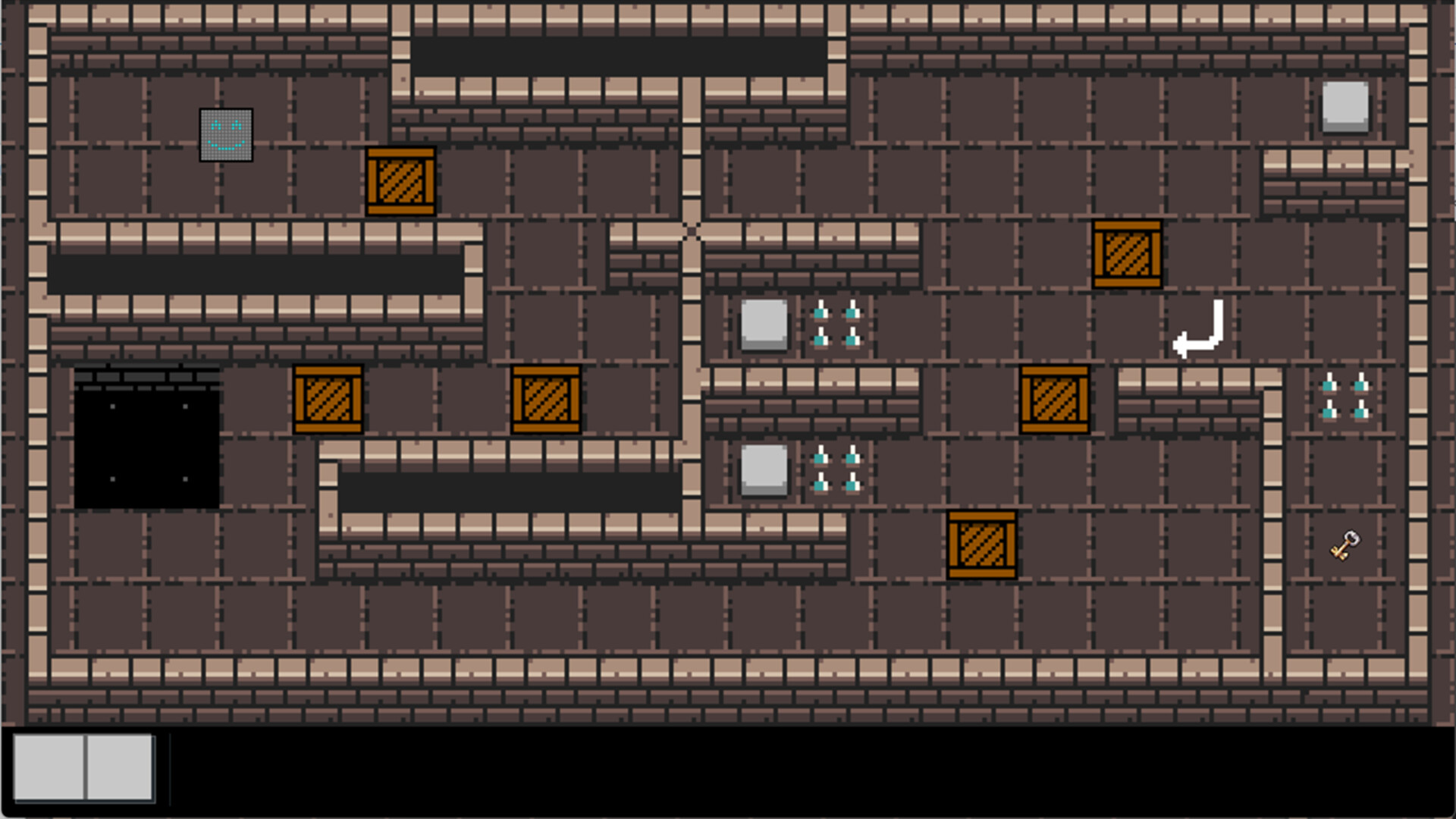Toggle the upper pressure block beside the spikes
Viewport: 1456px width, 819px height.
click(x=763, y=326)
